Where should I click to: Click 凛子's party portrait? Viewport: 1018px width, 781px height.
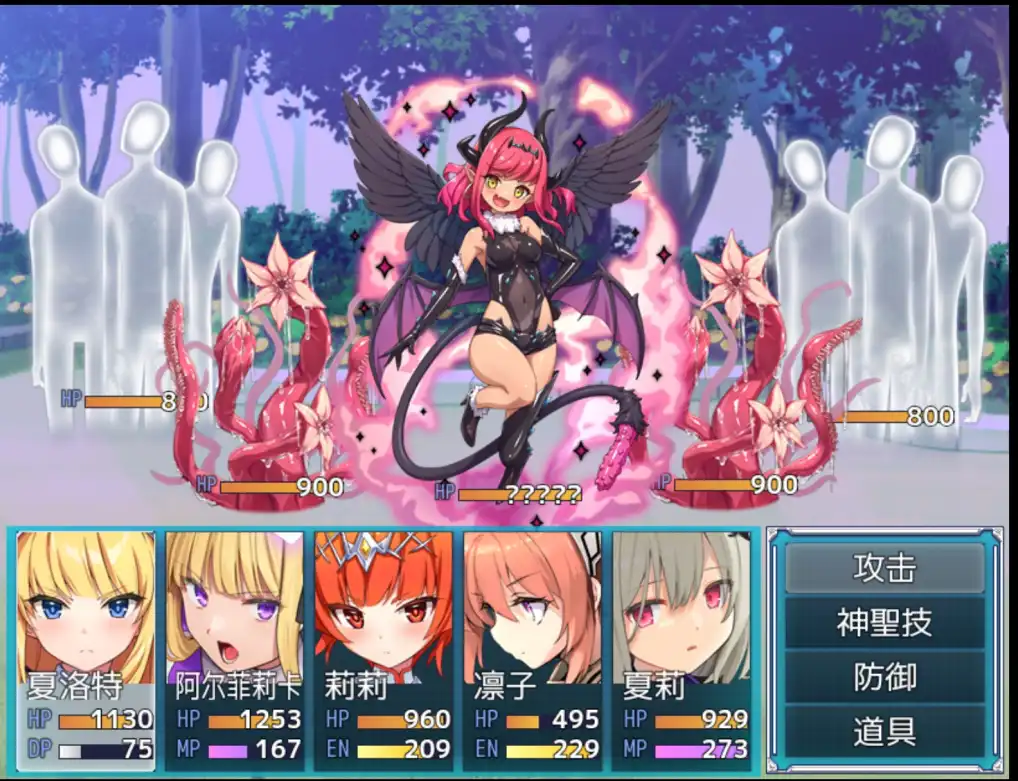click(x=533, y=608)
